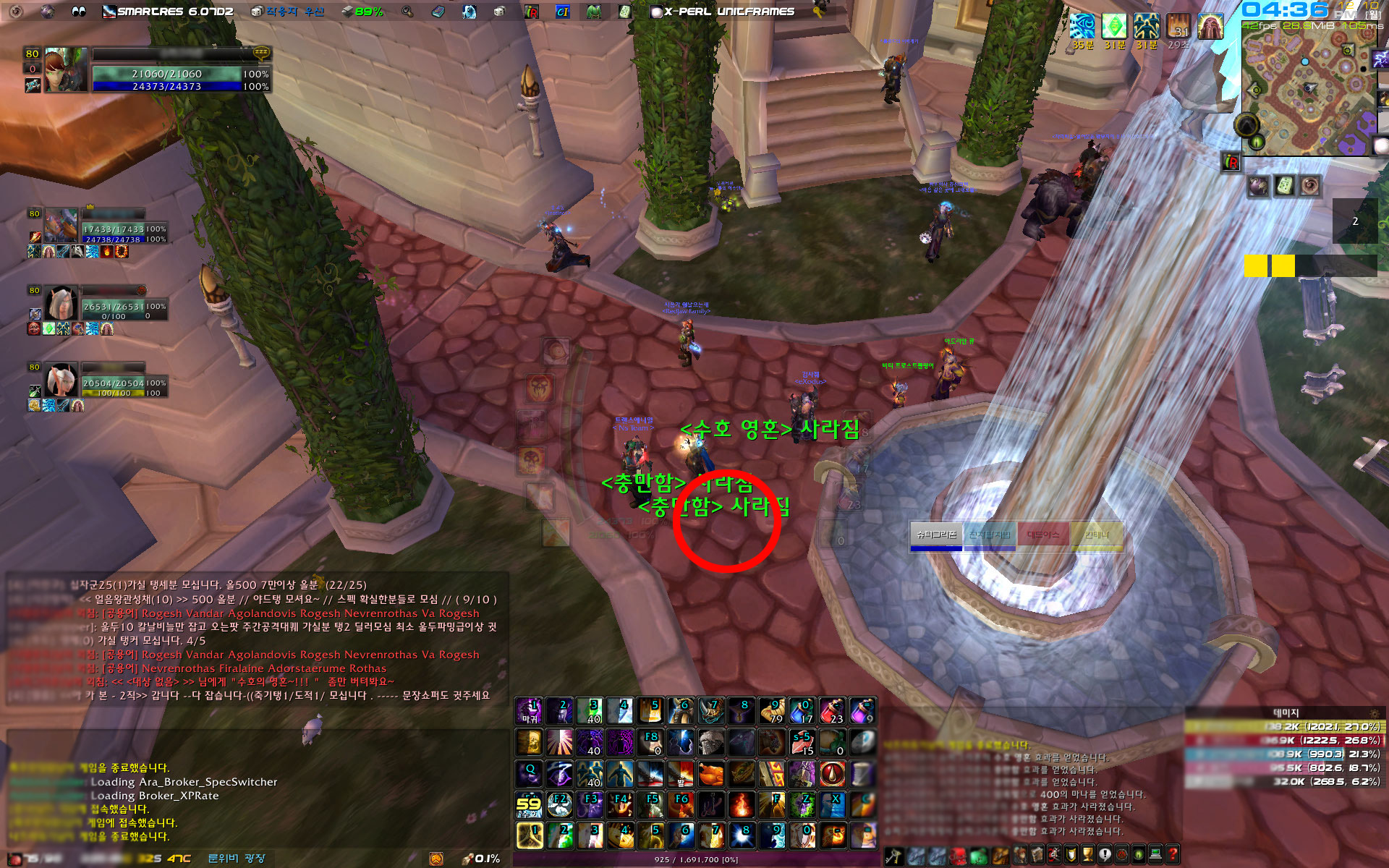Viewport: 1389px width, 868px height.
Task: Click the 데미지 damage meter header
Action: tap(1286, 712)
